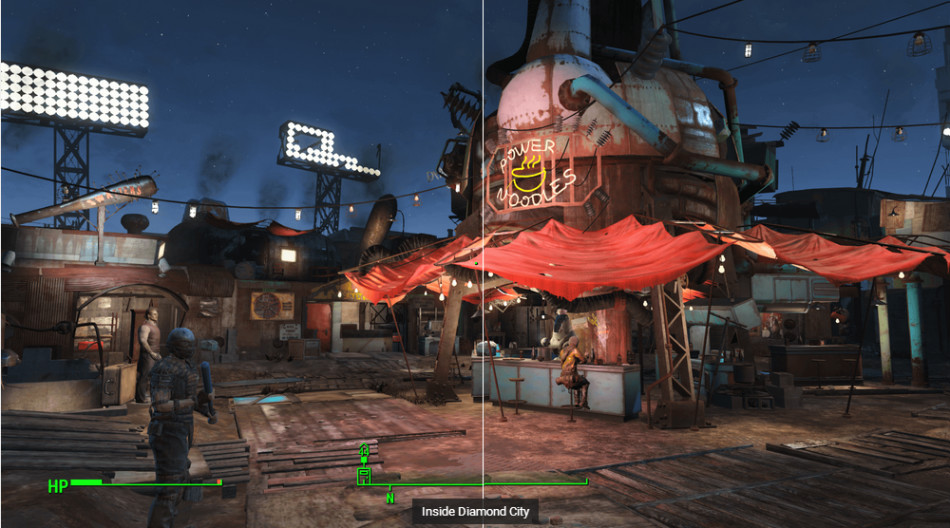Viewport: 950px width, 528px height.
Task: Click the green building marker on the compass
Action: pyautogui.click(x=364, y=473)
